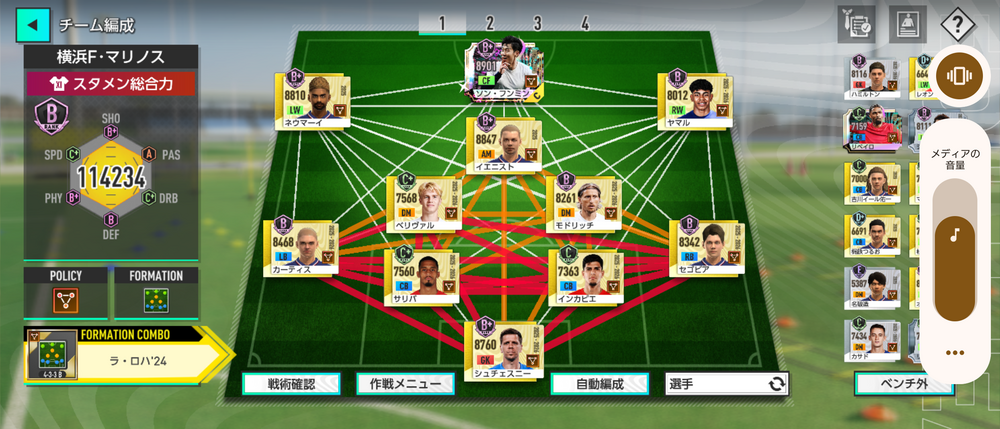Go back using the arrow button
Image resolution: width=1000 pixels, height=429 pixels.
point(33,24)
